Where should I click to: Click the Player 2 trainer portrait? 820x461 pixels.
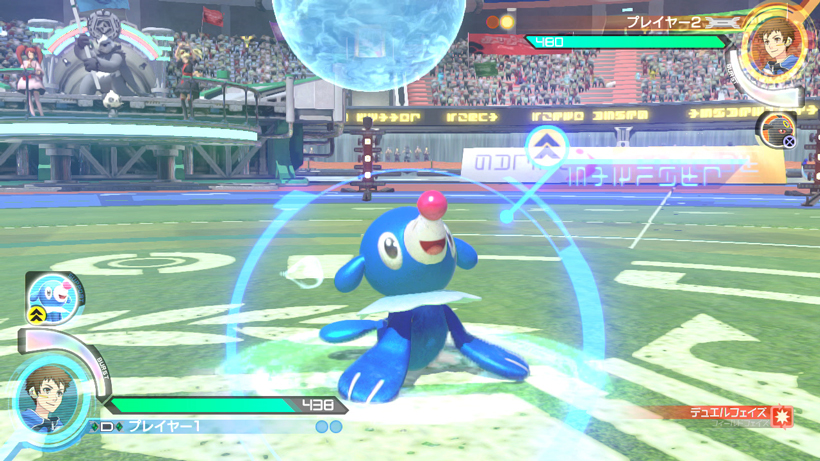pos(775,43)
